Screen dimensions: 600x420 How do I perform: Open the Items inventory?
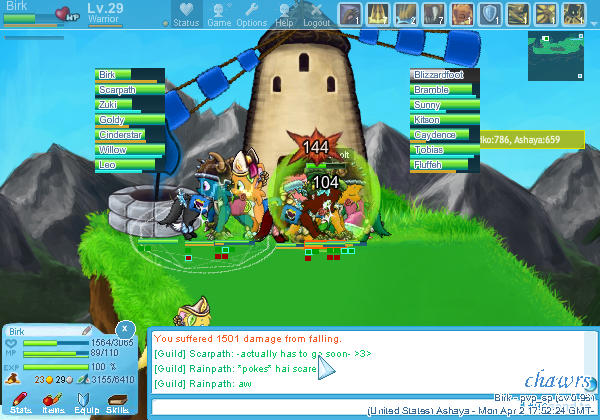[x=52, y=400]
